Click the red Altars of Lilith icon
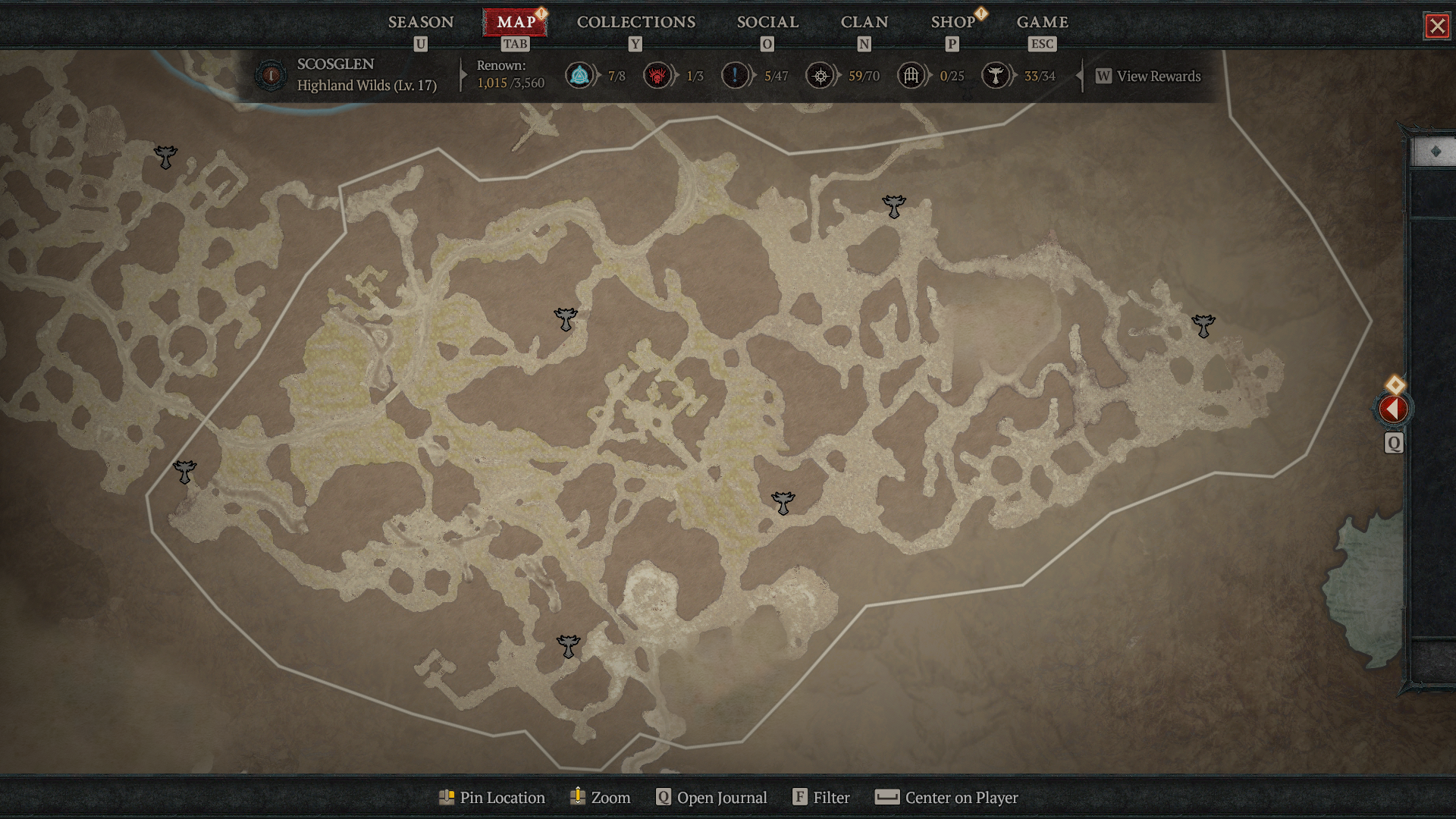The height and width of the screenshot is (819, 1456). (x=657, y=76)
